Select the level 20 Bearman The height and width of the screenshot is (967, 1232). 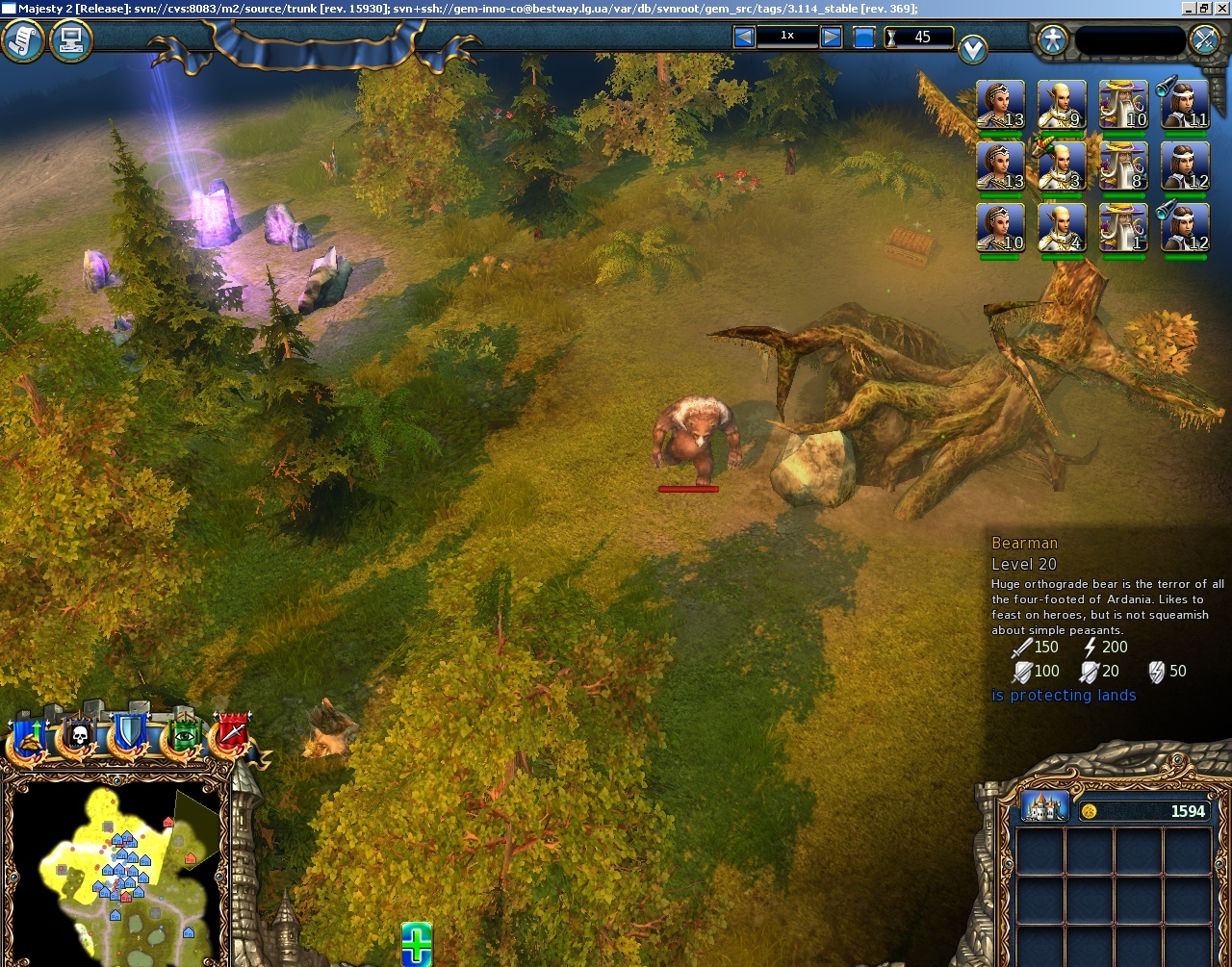[696, 438]
